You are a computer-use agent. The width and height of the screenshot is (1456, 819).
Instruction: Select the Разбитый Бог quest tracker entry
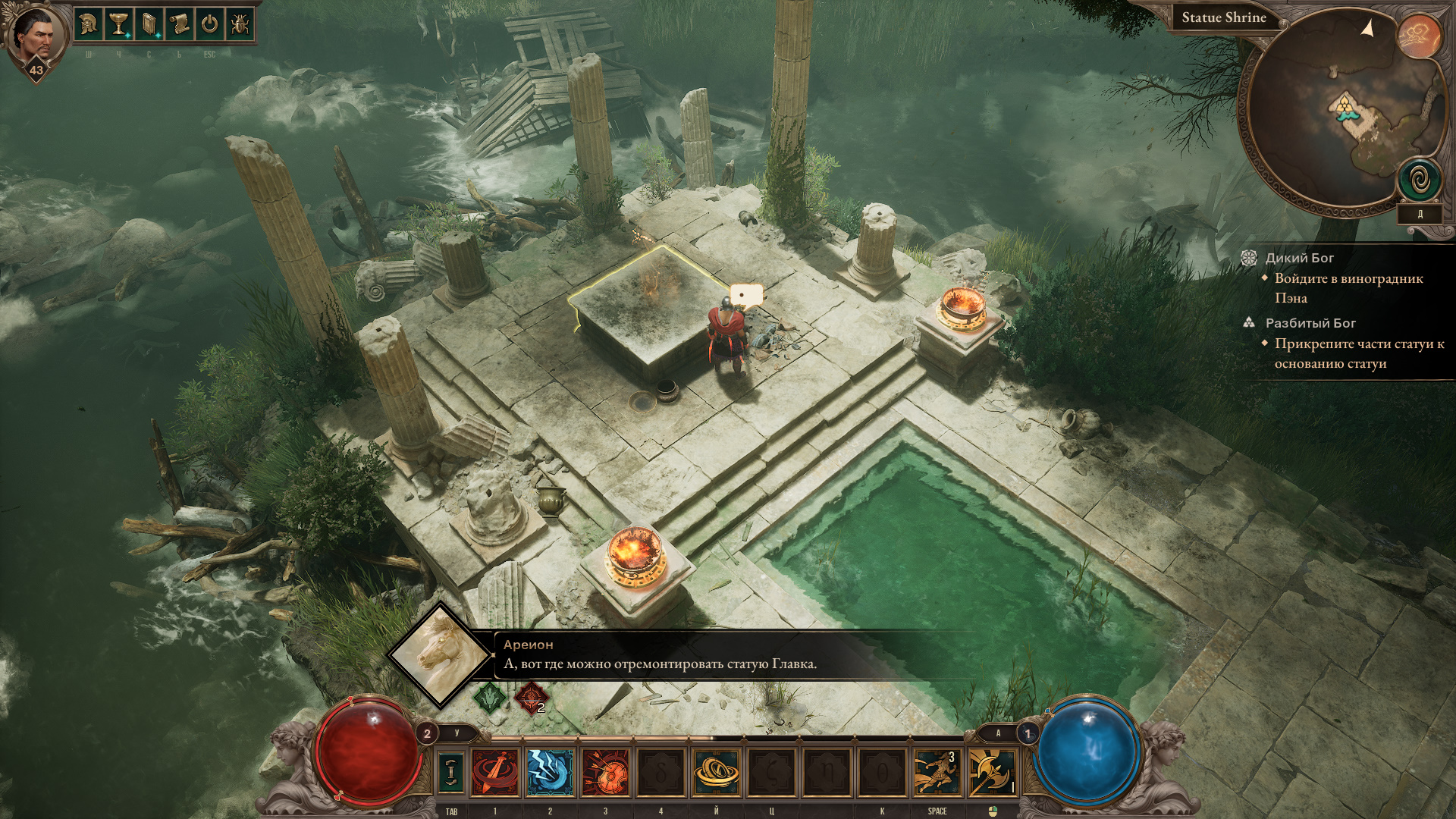(1310, 323)
